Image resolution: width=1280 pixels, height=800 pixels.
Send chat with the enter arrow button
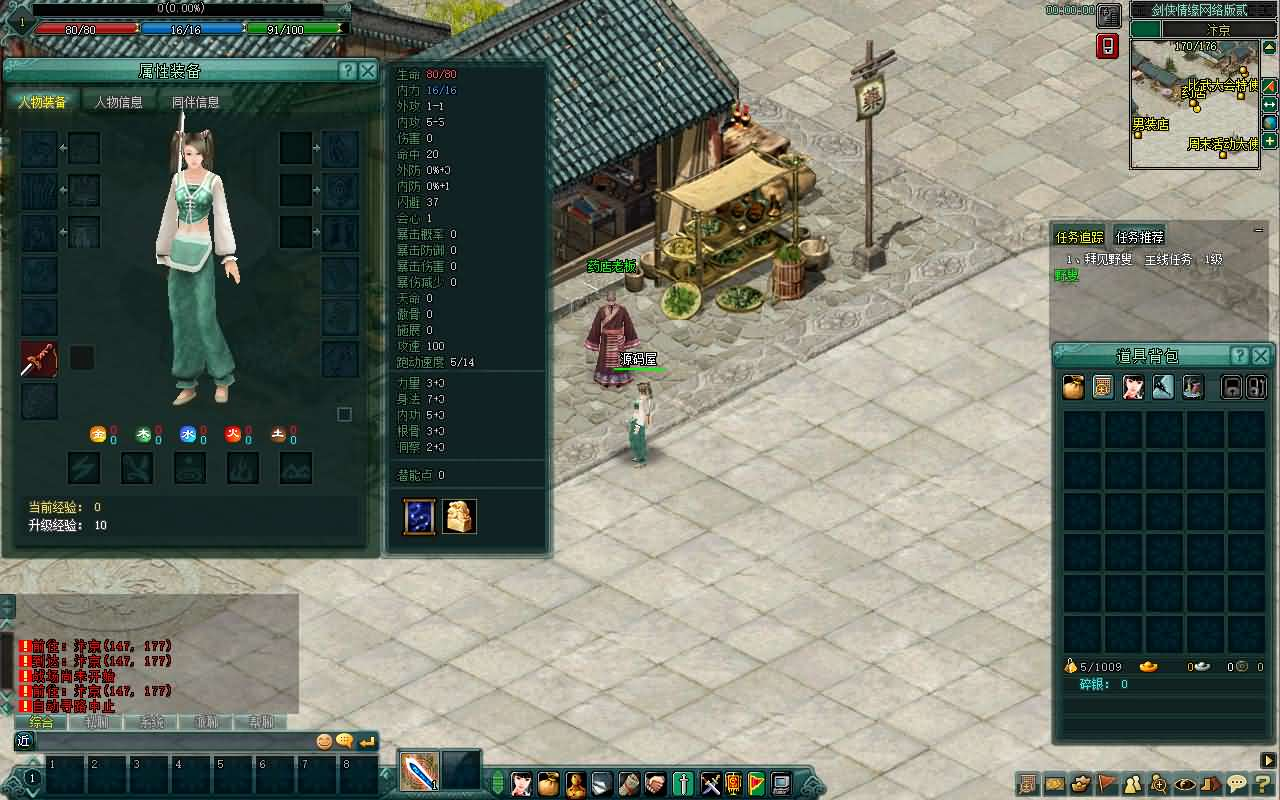[x=367, y=741]
